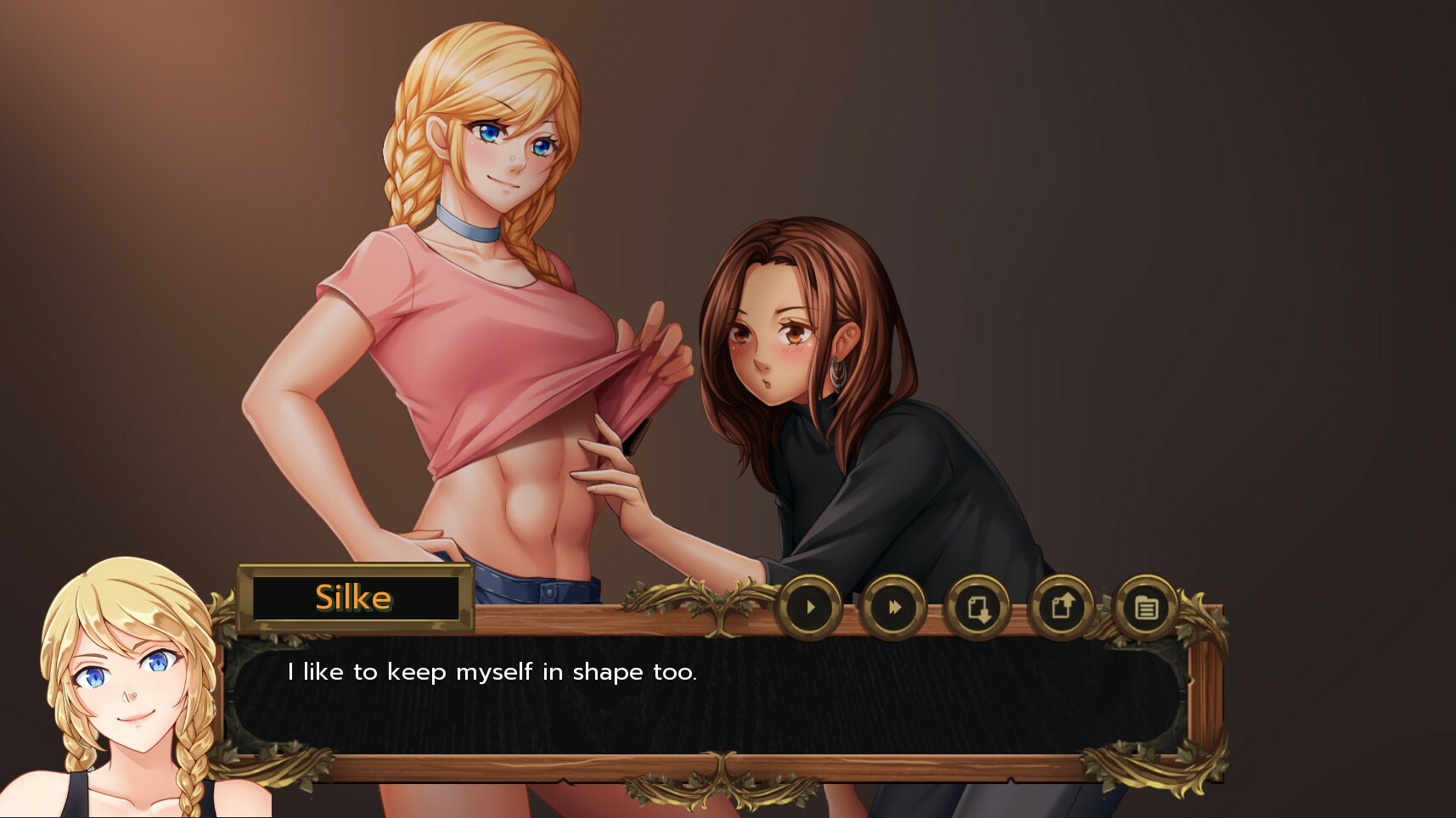Click the document with down arrow icon
This screenshot has height=818, width=1456.
point(977,608)
